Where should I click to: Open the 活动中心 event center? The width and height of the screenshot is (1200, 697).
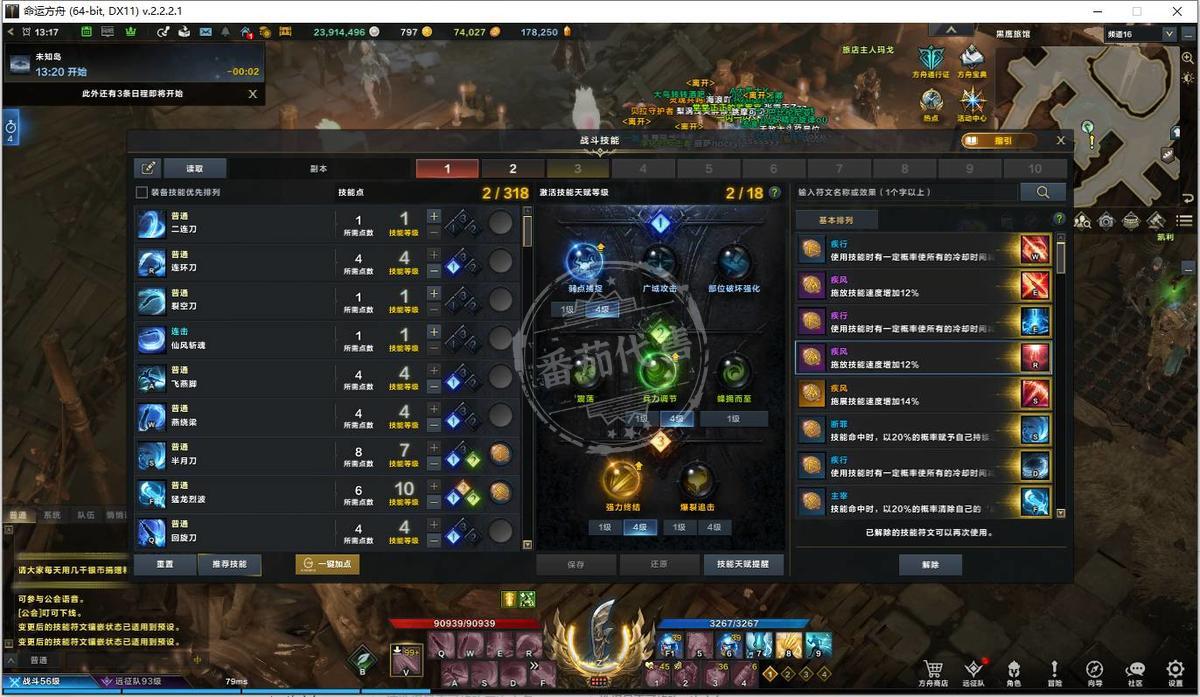pos(972,104)
